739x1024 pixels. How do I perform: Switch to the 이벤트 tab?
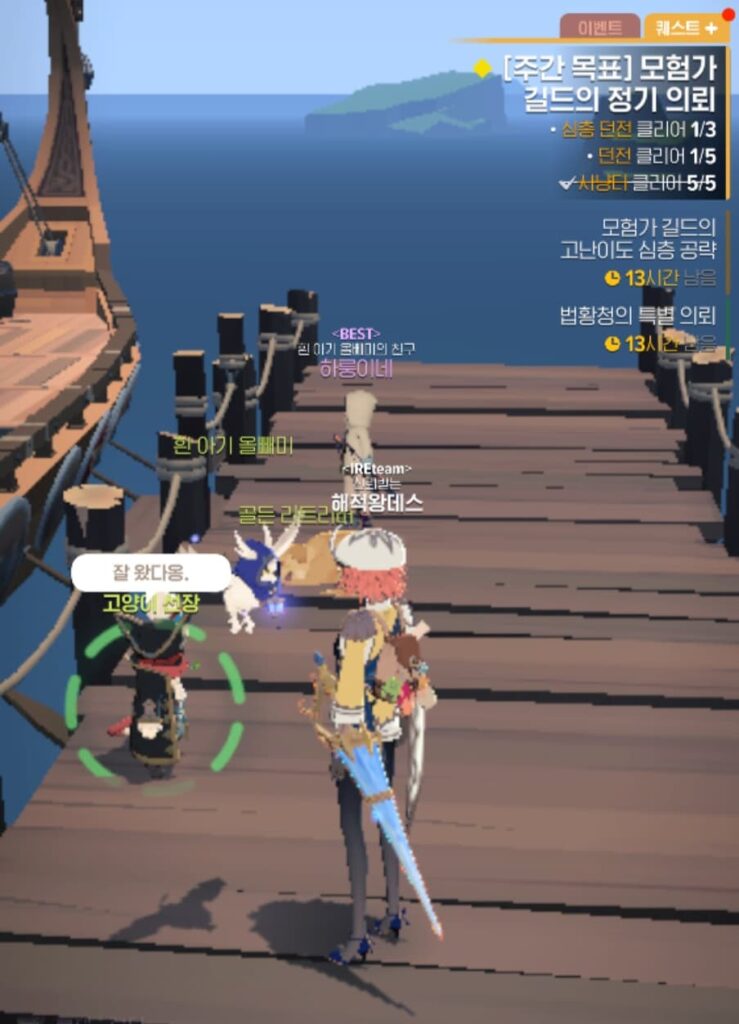[599, 27]
